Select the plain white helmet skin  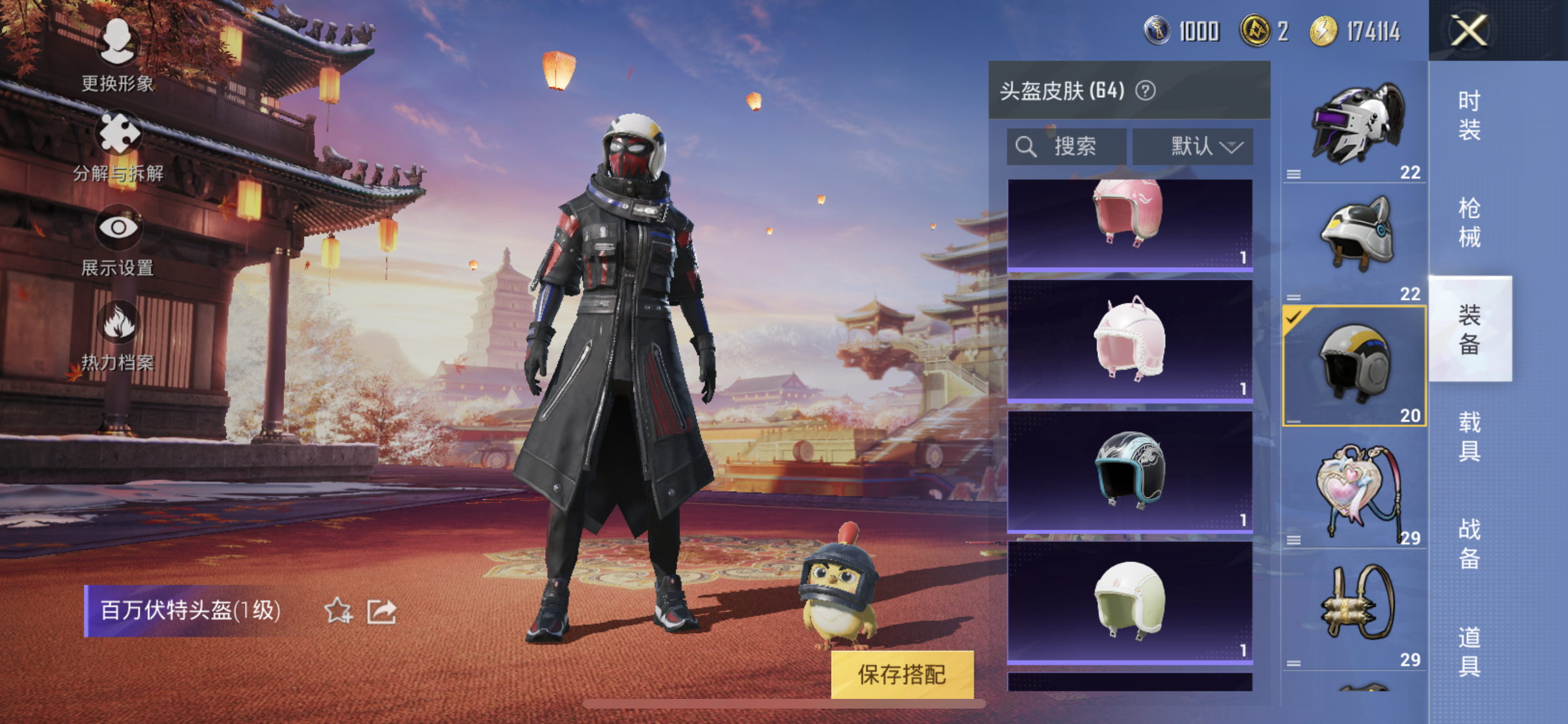point(1130,602)
